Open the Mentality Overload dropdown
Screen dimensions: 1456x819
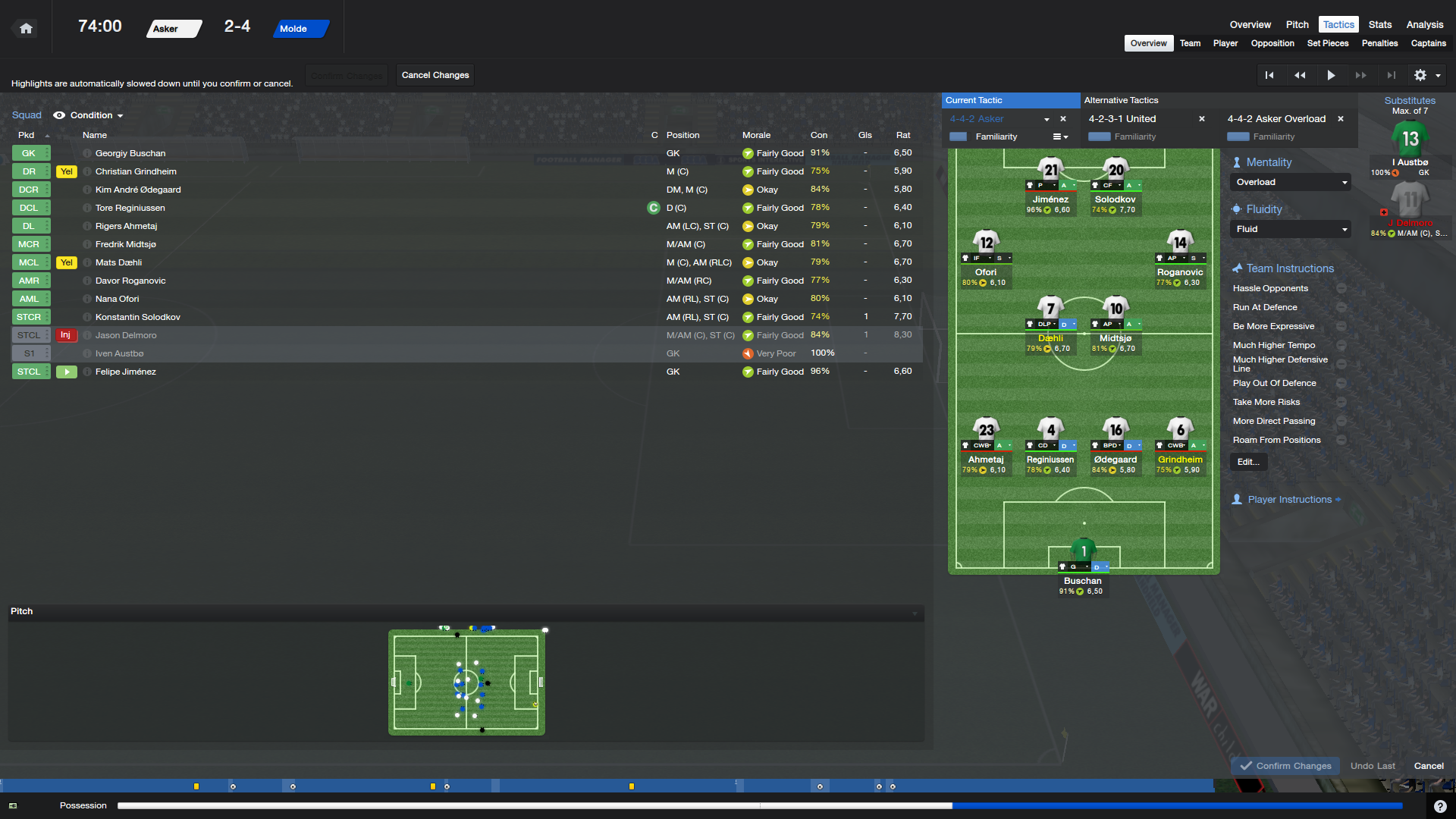(x=1289, y=182)
